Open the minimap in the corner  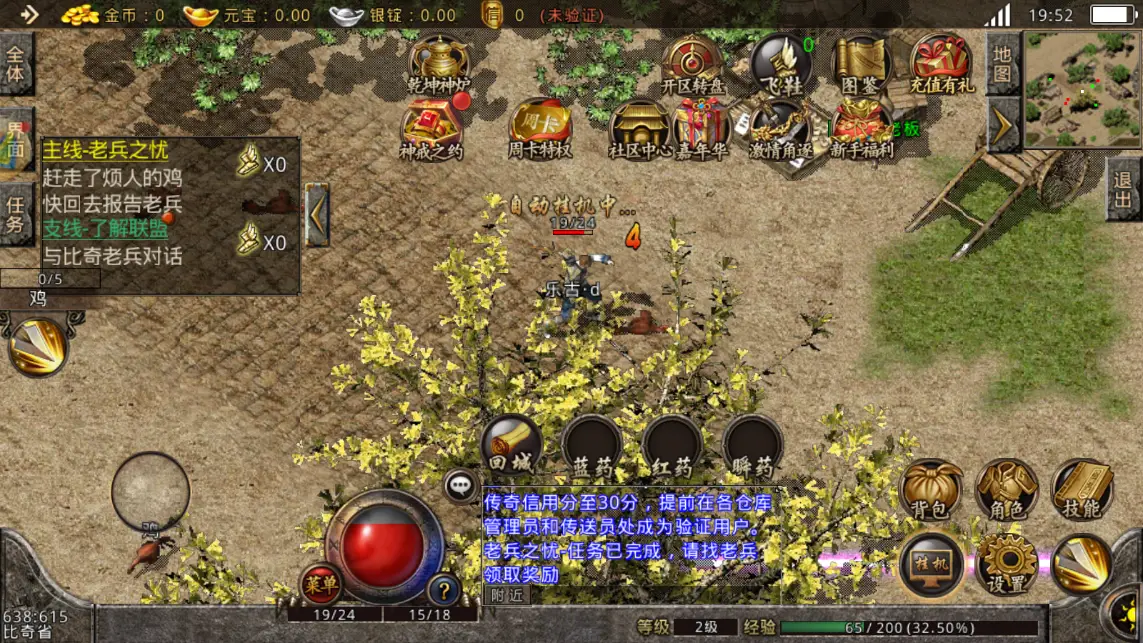(x=1082, y=90)
